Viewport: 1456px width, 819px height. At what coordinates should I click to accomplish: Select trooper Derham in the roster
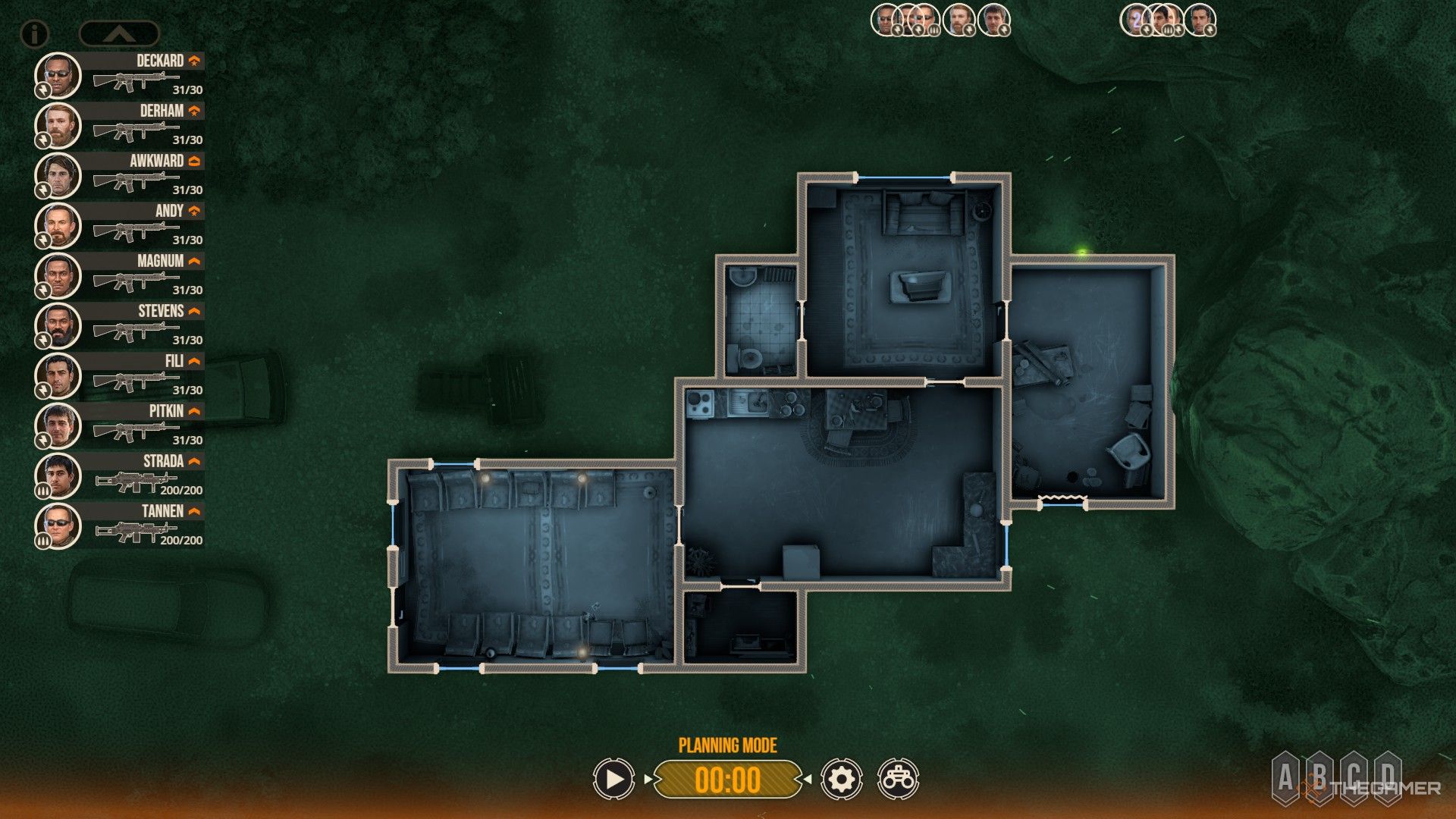pyautogui.click(x=120, y=125)
